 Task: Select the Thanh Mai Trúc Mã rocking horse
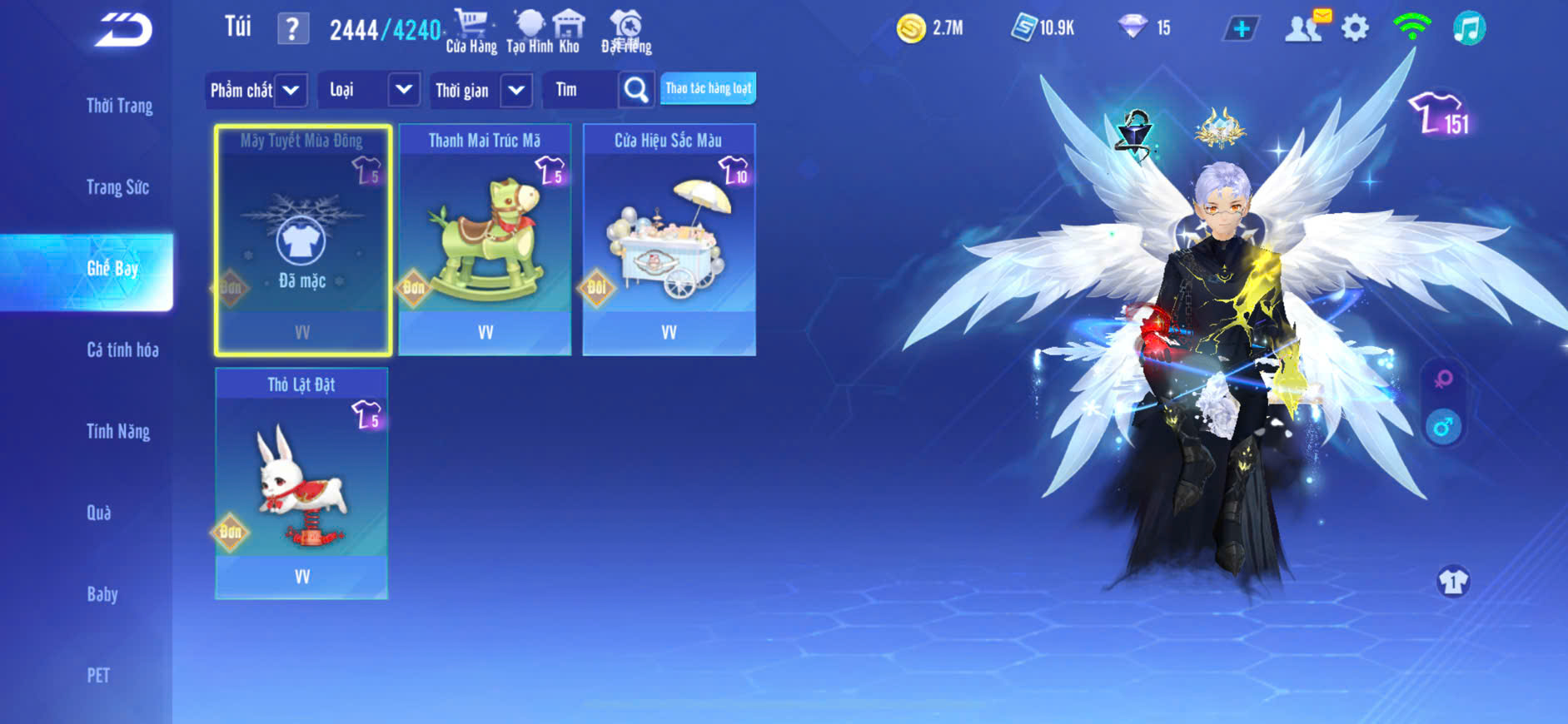point(485,240)
